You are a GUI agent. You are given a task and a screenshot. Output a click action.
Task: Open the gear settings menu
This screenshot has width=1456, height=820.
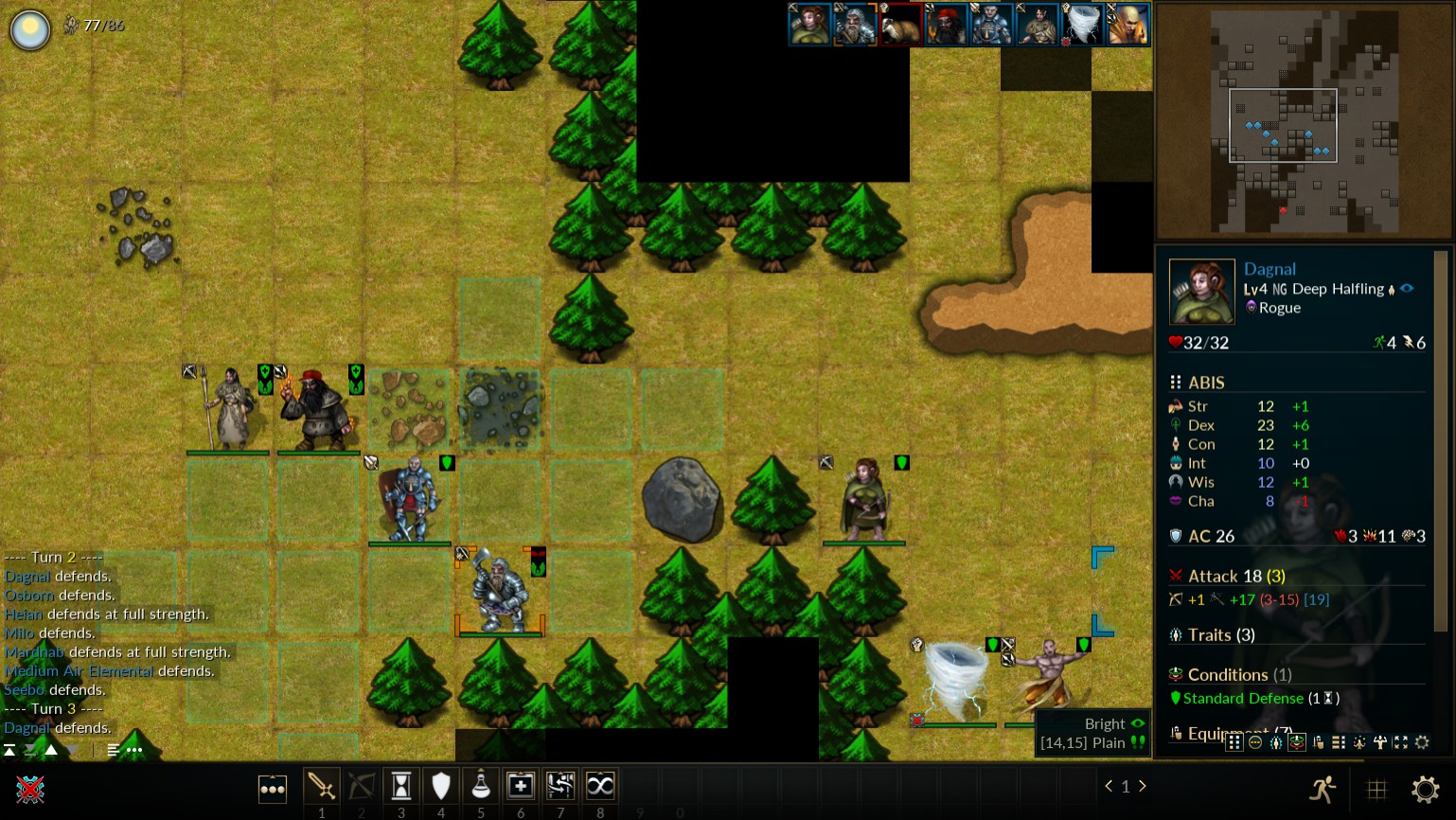pyautogui.click(x=1425, y=789)
